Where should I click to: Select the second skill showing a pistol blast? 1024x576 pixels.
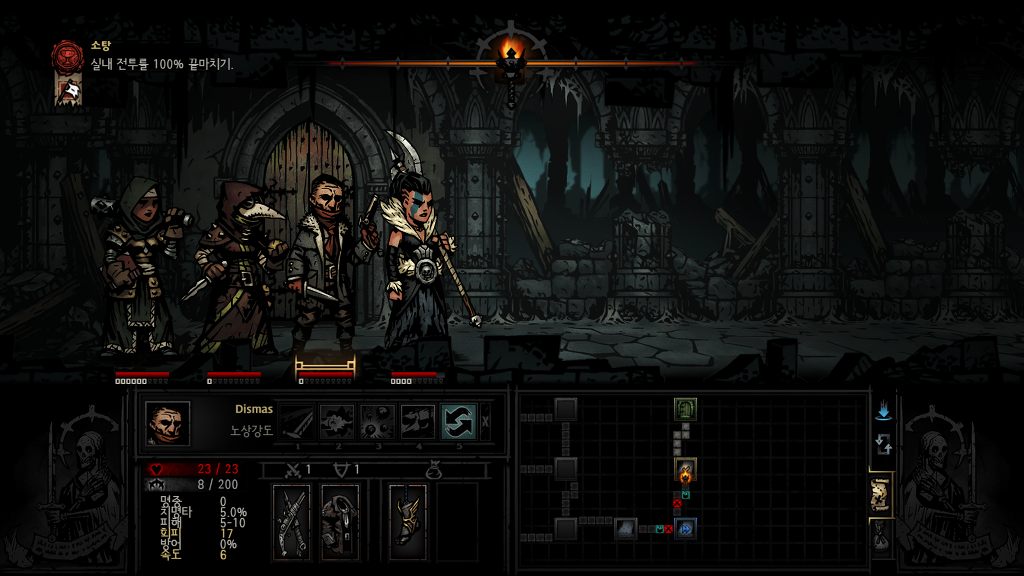coord(337,422)
